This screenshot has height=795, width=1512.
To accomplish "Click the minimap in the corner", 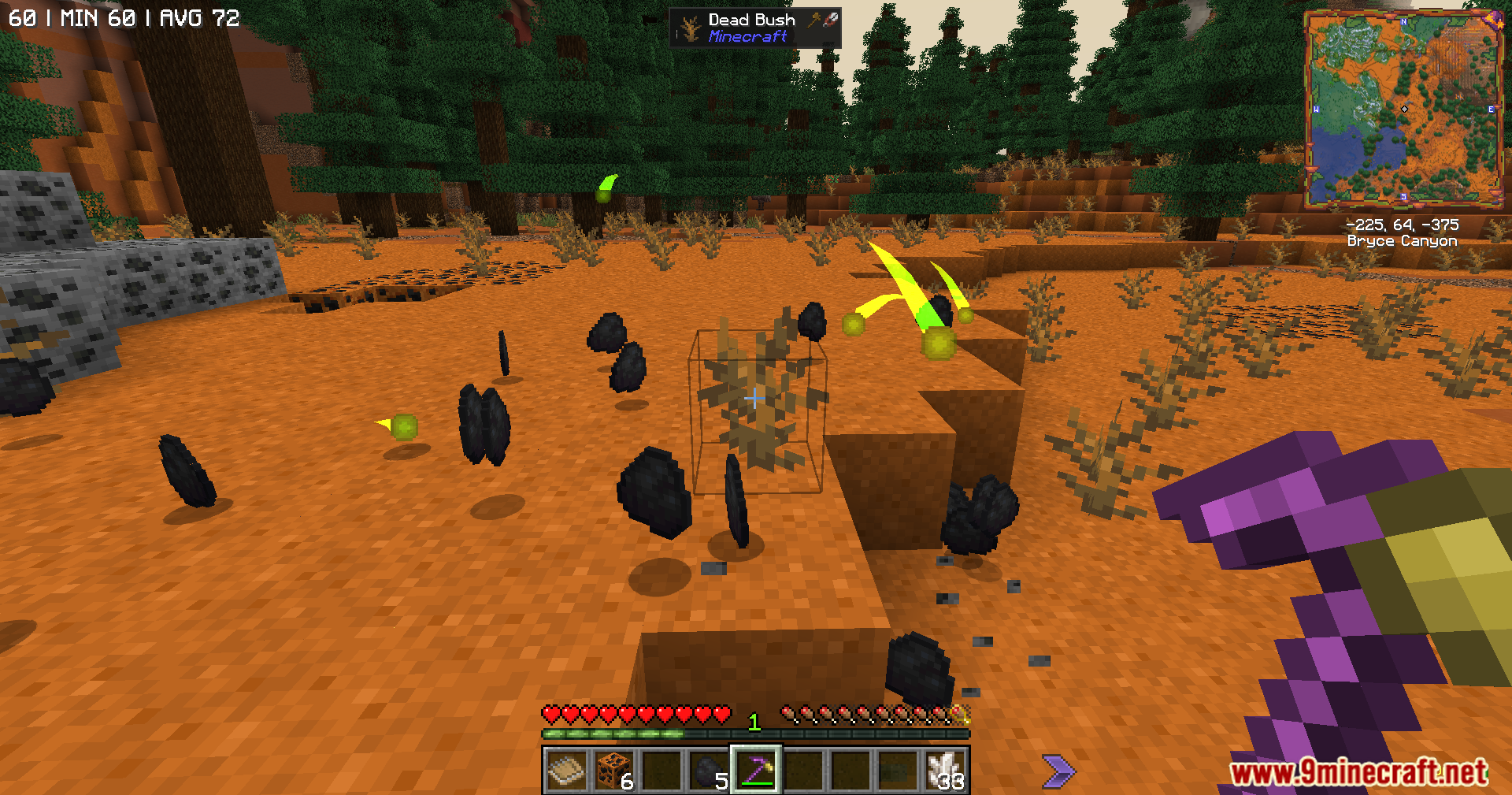I will click(x=1403, y=109).
